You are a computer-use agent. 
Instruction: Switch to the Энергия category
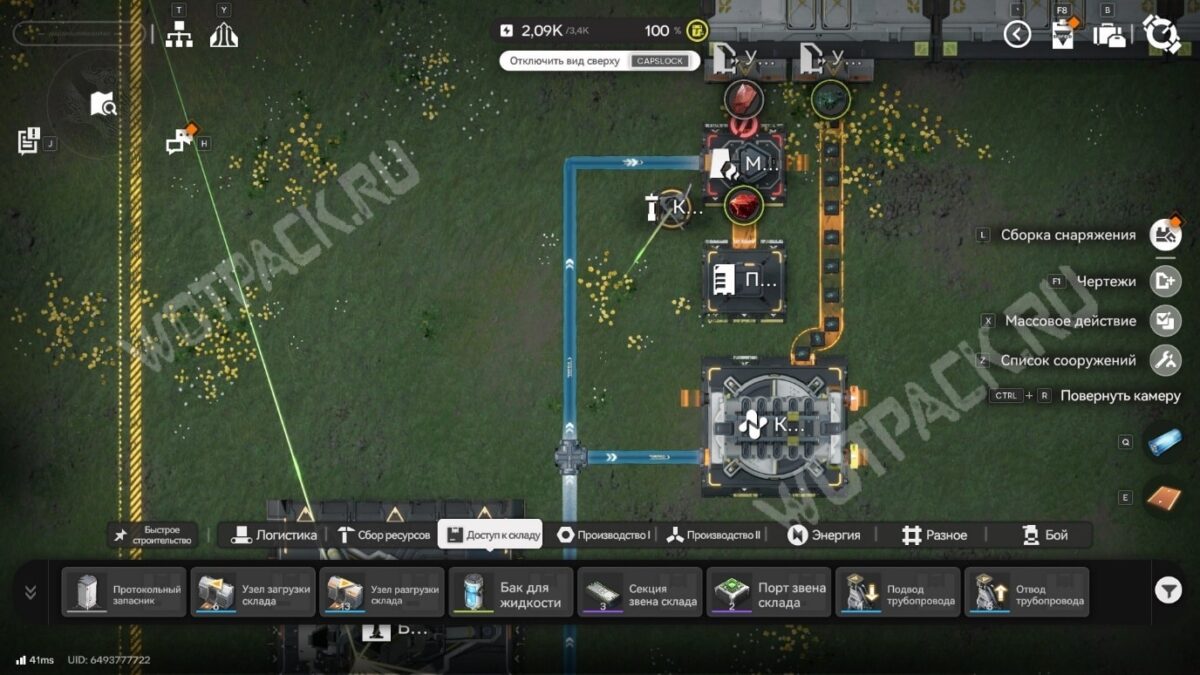click(823, 535)
